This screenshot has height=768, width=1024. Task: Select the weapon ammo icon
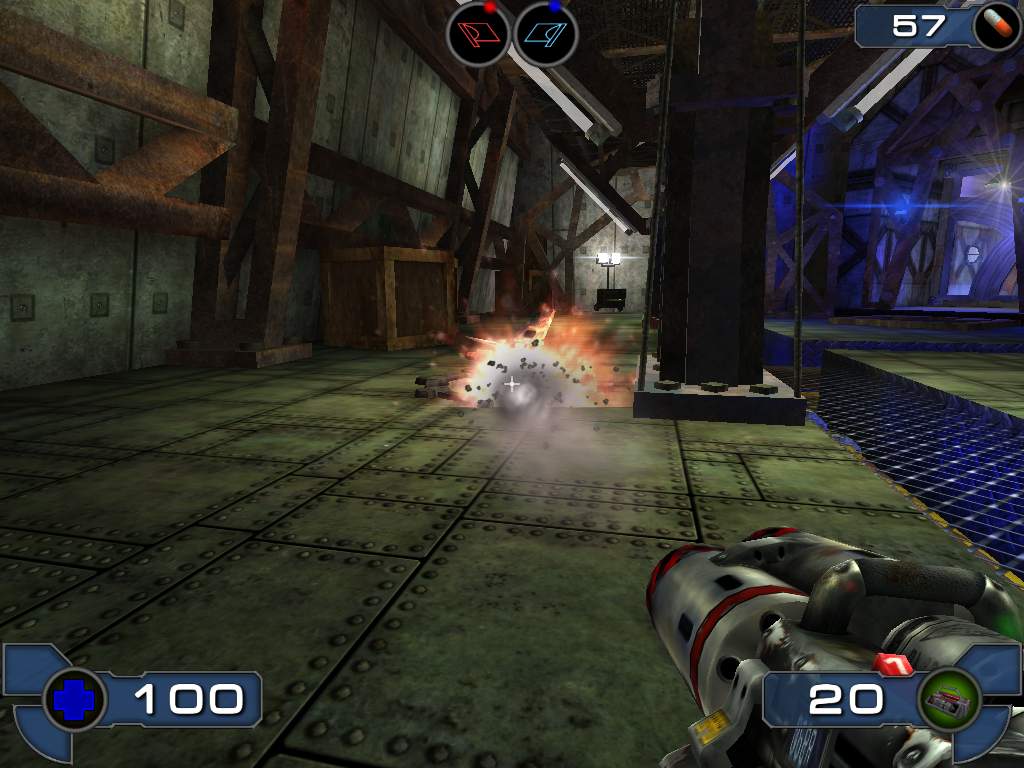[x=950, y=701]
